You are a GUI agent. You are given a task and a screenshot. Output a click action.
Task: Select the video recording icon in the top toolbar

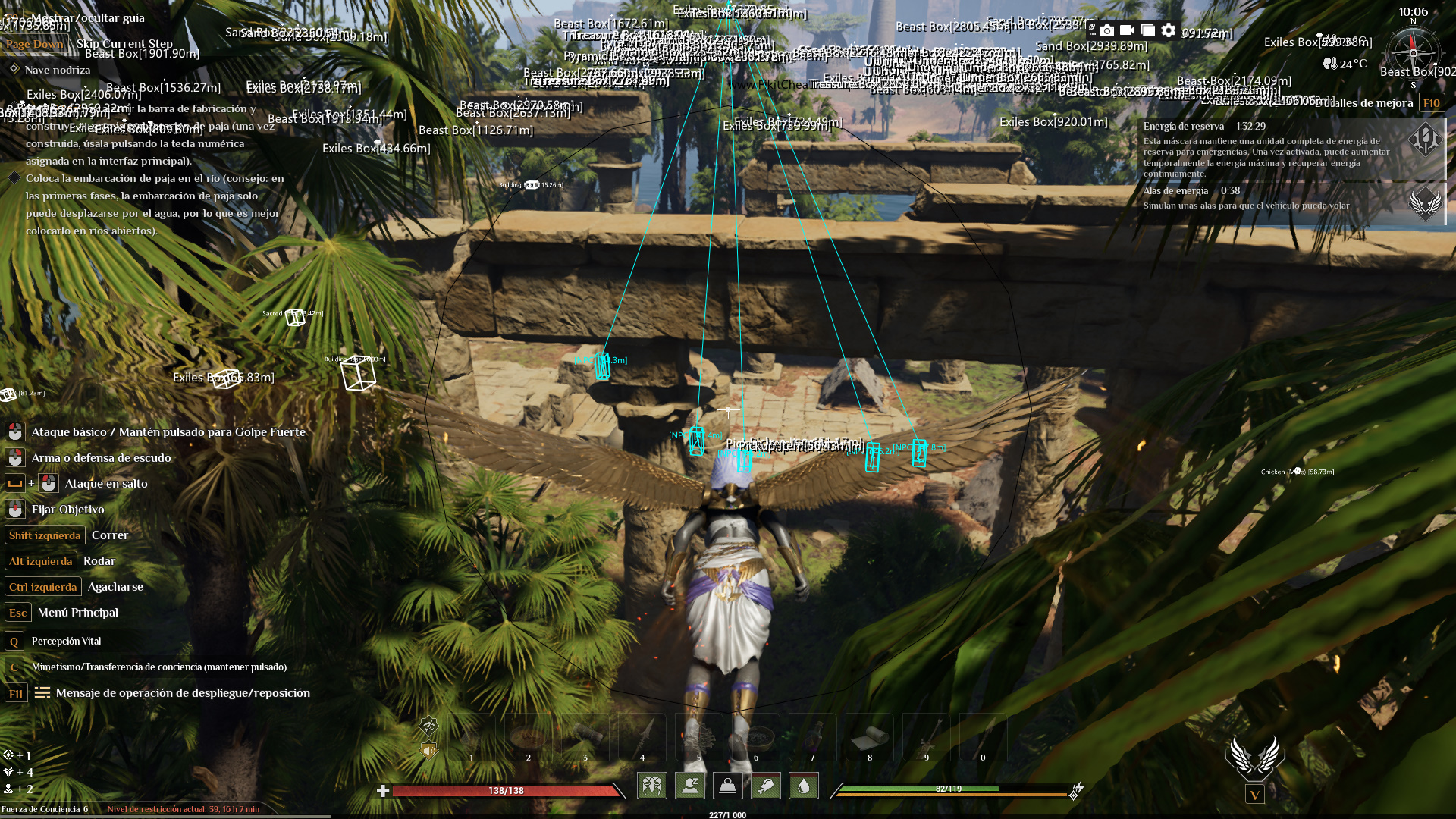pyautogui.click(x=1126, y=31)
